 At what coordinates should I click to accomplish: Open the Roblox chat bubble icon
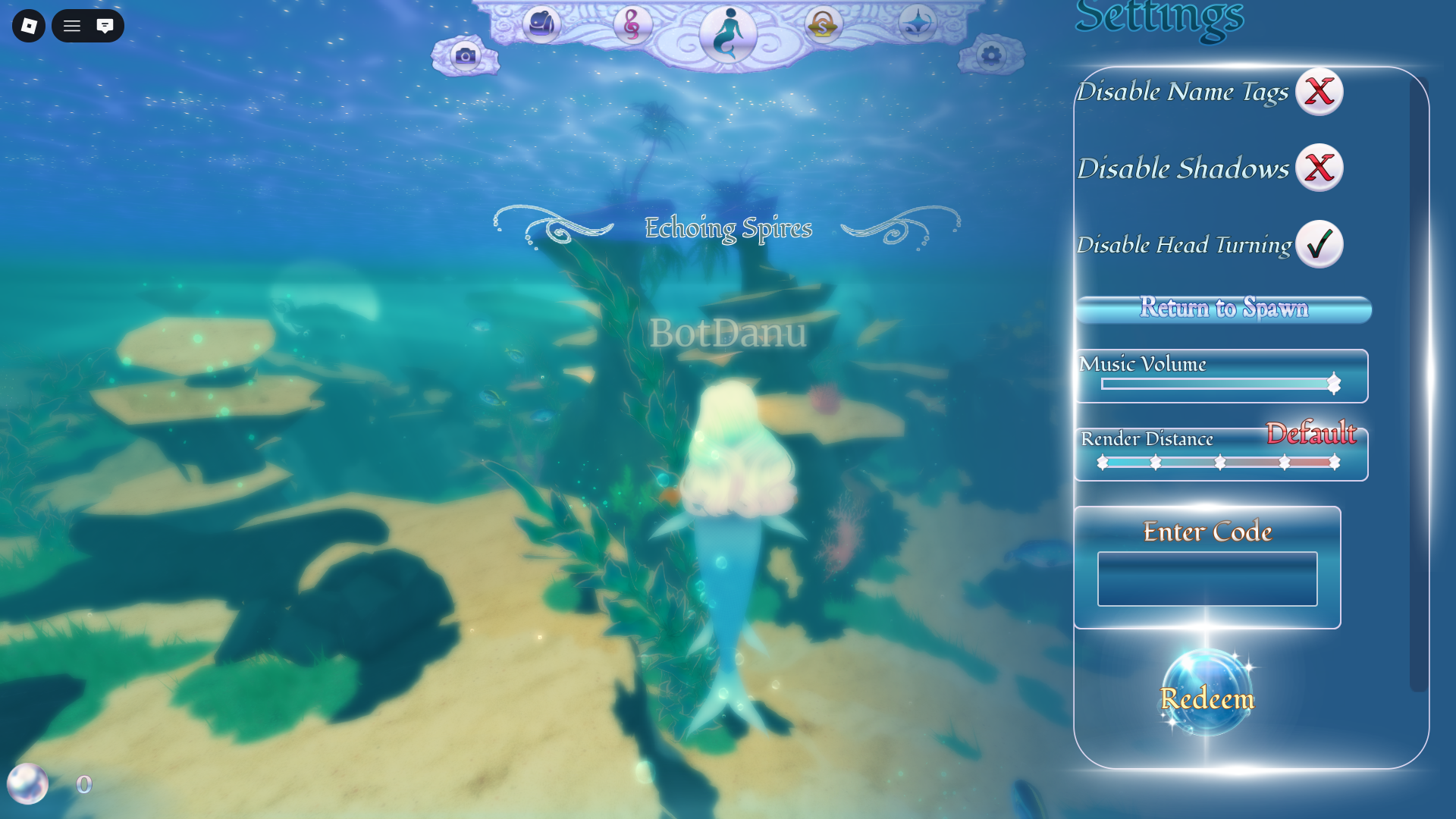pyautogui.click(x=105, y=26)
